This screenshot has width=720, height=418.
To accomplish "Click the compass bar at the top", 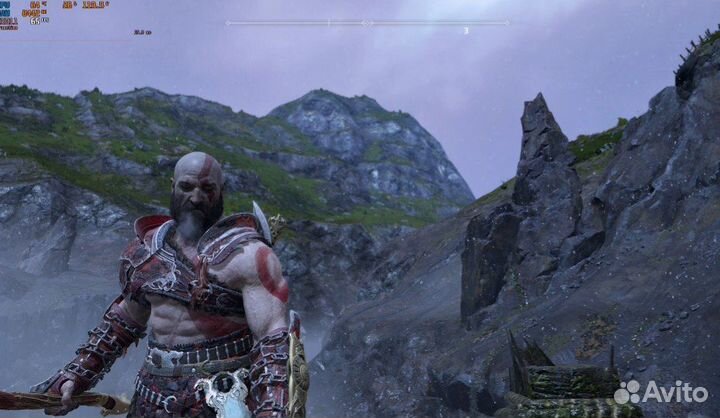I will click(366, 22).
